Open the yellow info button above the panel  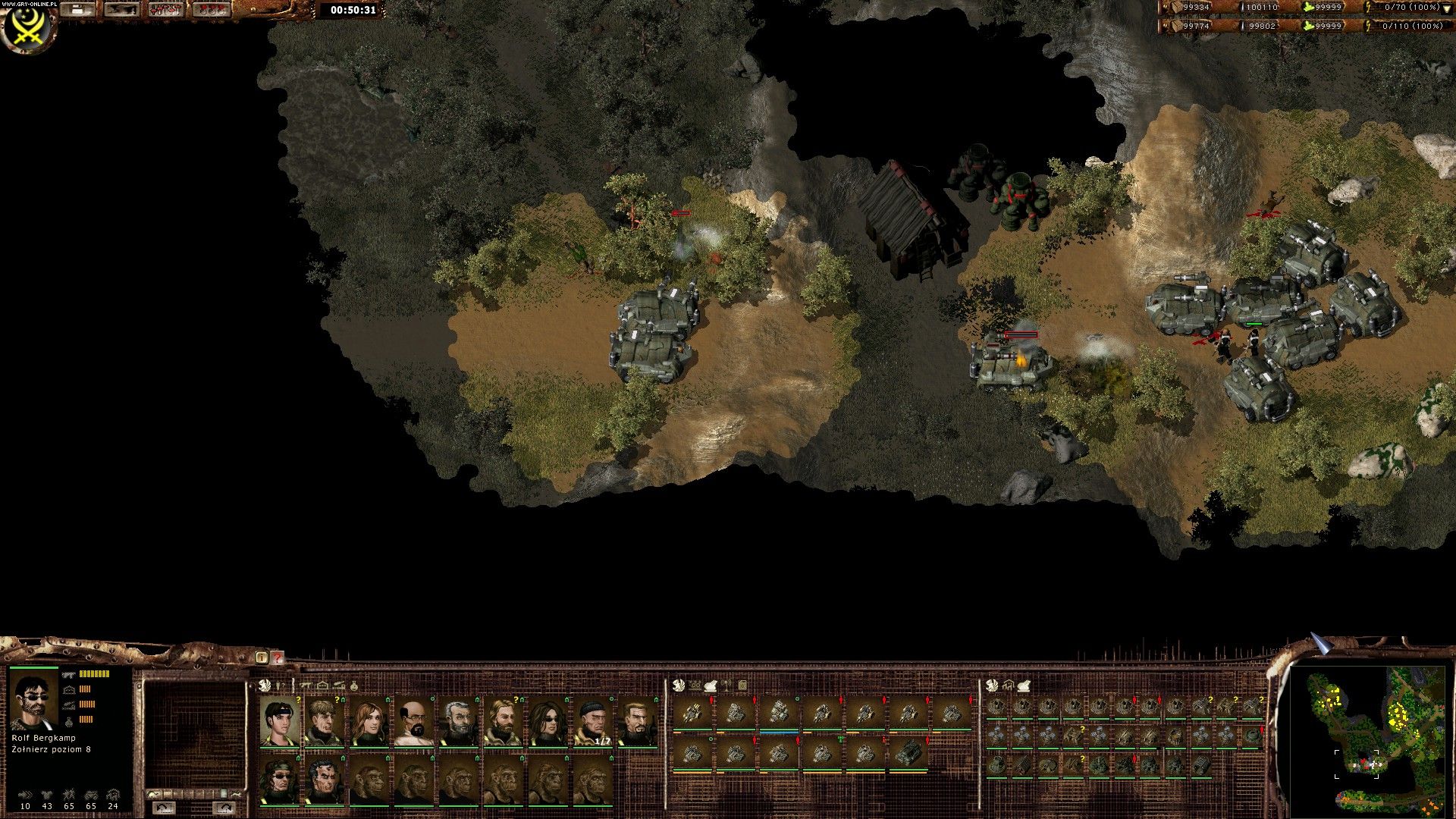click(262, 657)
